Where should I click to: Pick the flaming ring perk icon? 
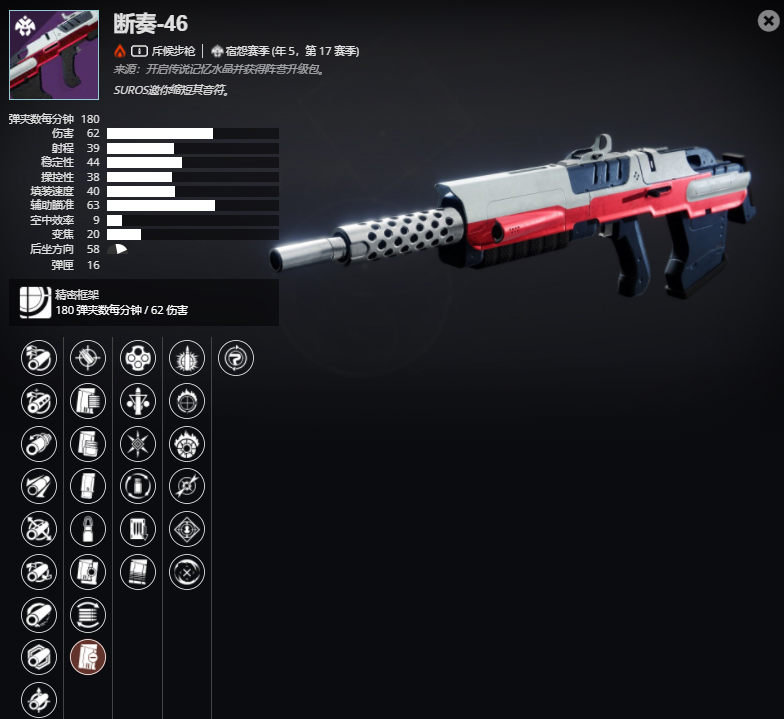coord(187,442)
